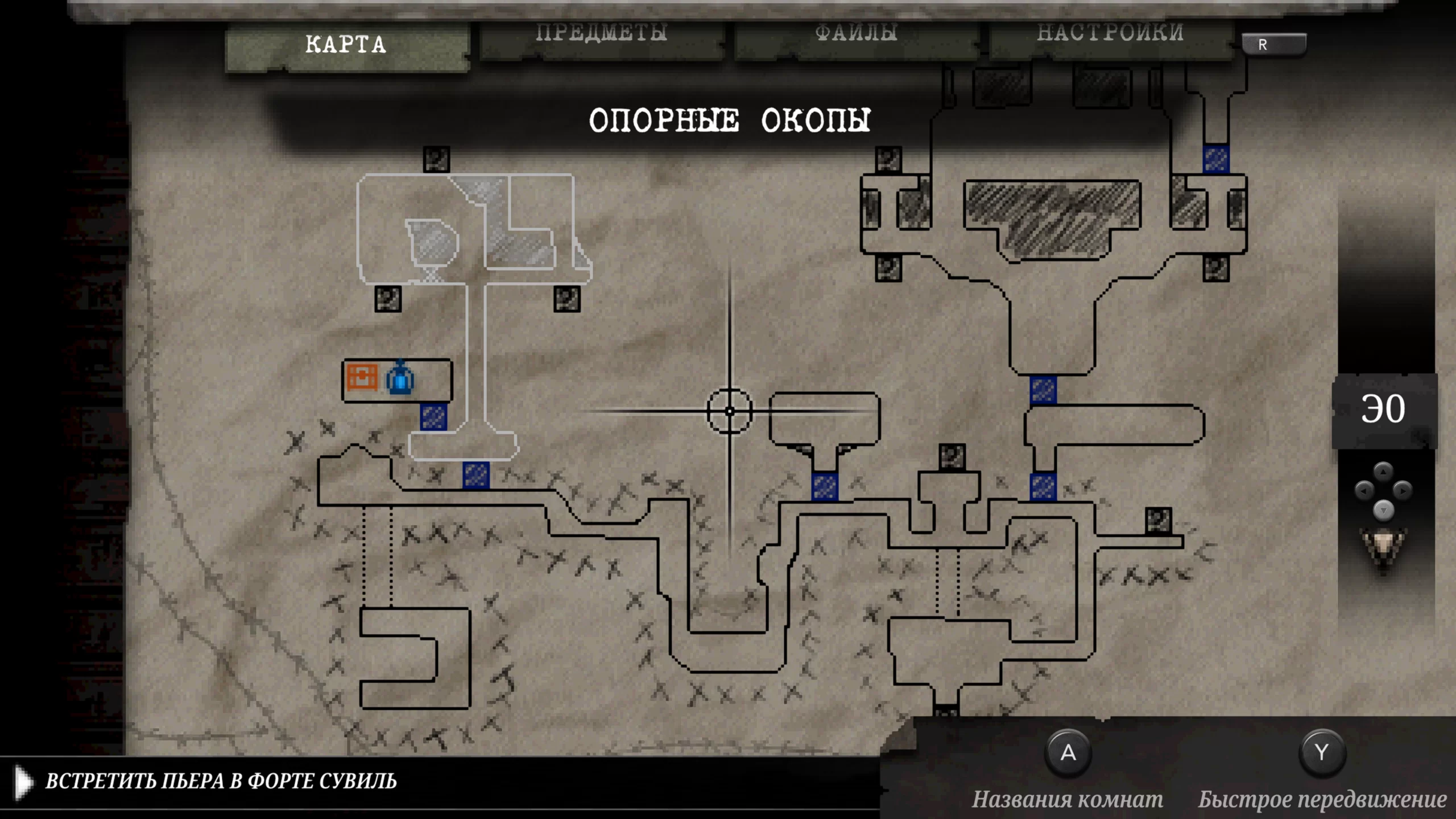Select the blue lantern save marker
Image resolution: width=1456 pixels, height=819 pixels.
[x=400, y=379]
